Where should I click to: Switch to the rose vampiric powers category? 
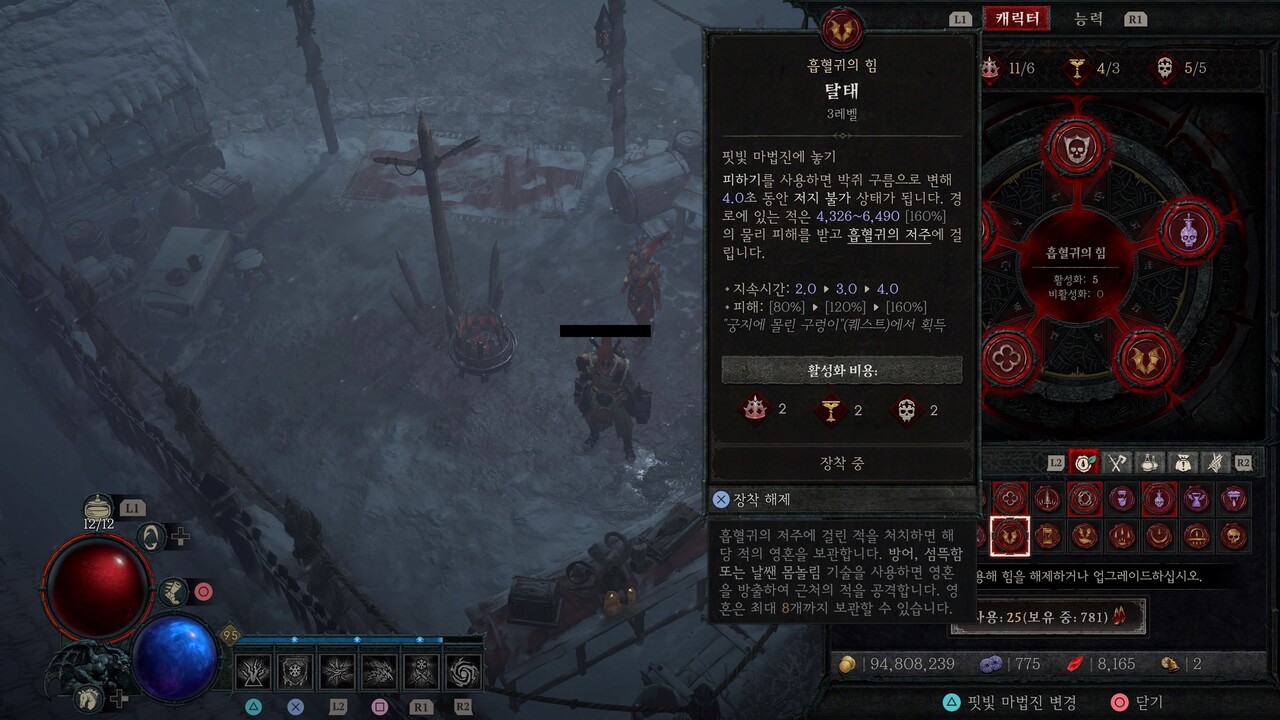click(1085, 462)
